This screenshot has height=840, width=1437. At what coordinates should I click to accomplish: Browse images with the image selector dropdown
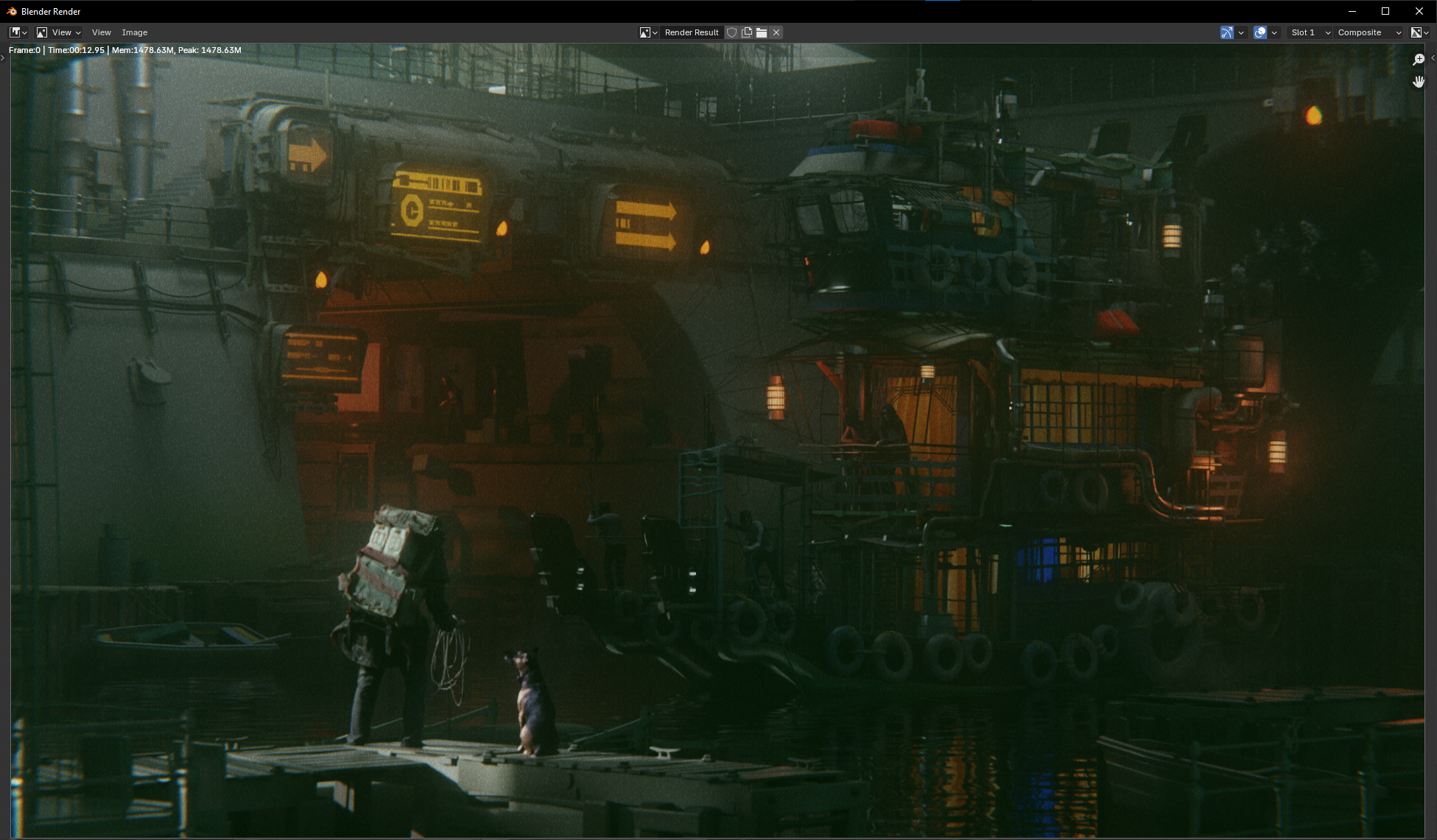[x=648, y=32]
